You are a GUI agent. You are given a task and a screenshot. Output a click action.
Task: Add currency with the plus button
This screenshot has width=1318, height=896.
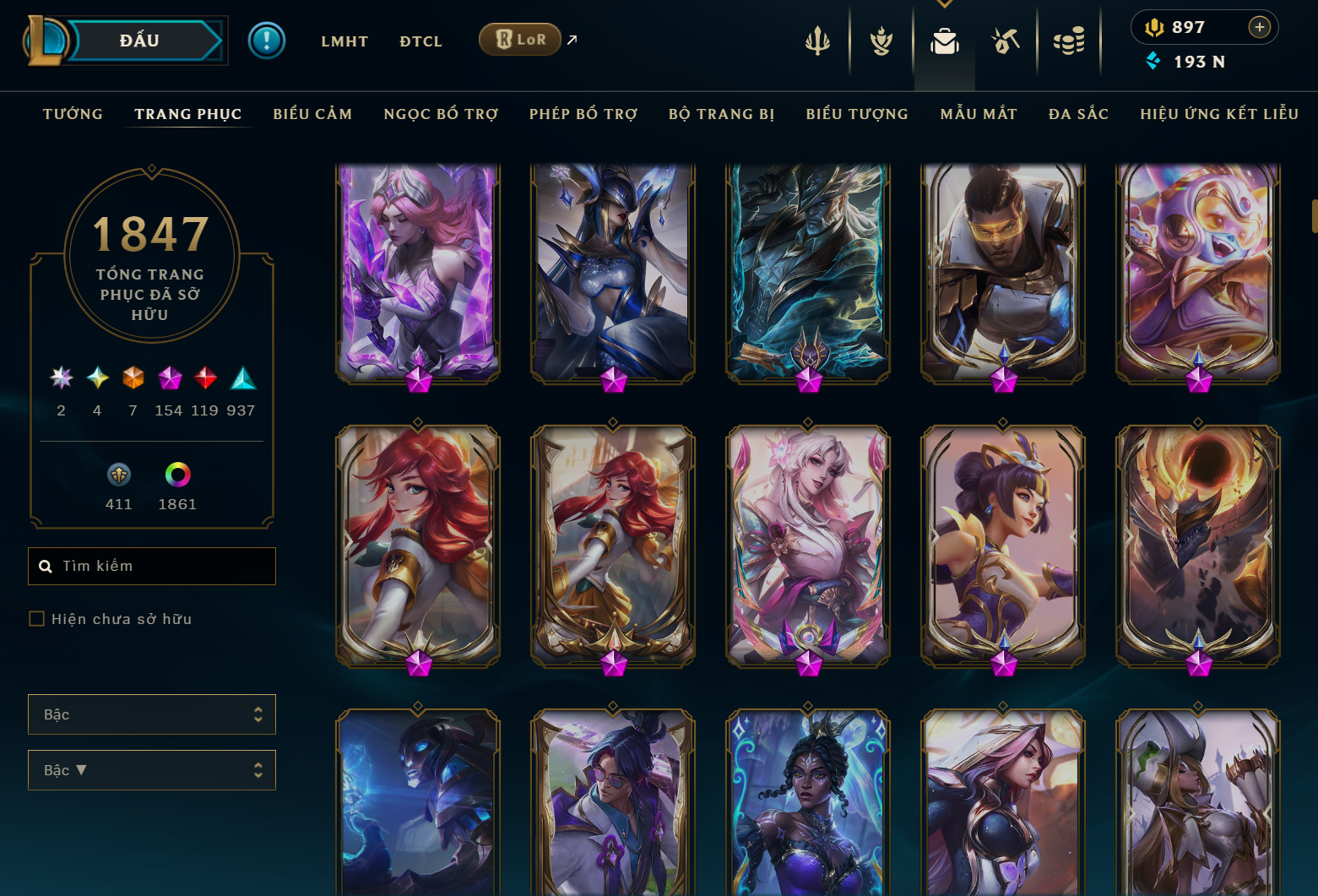(1259, 27)
